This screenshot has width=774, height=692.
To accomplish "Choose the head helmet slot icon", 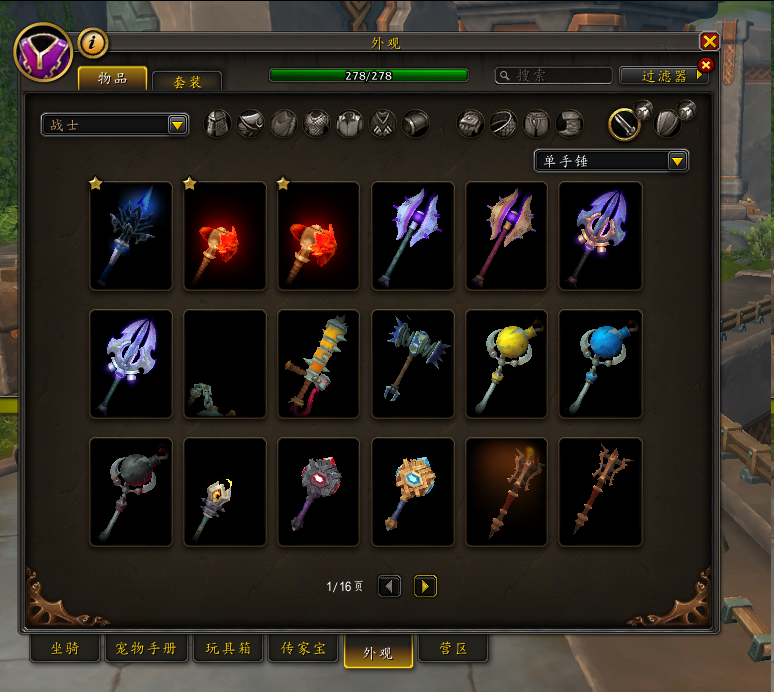I will [218, 124].
